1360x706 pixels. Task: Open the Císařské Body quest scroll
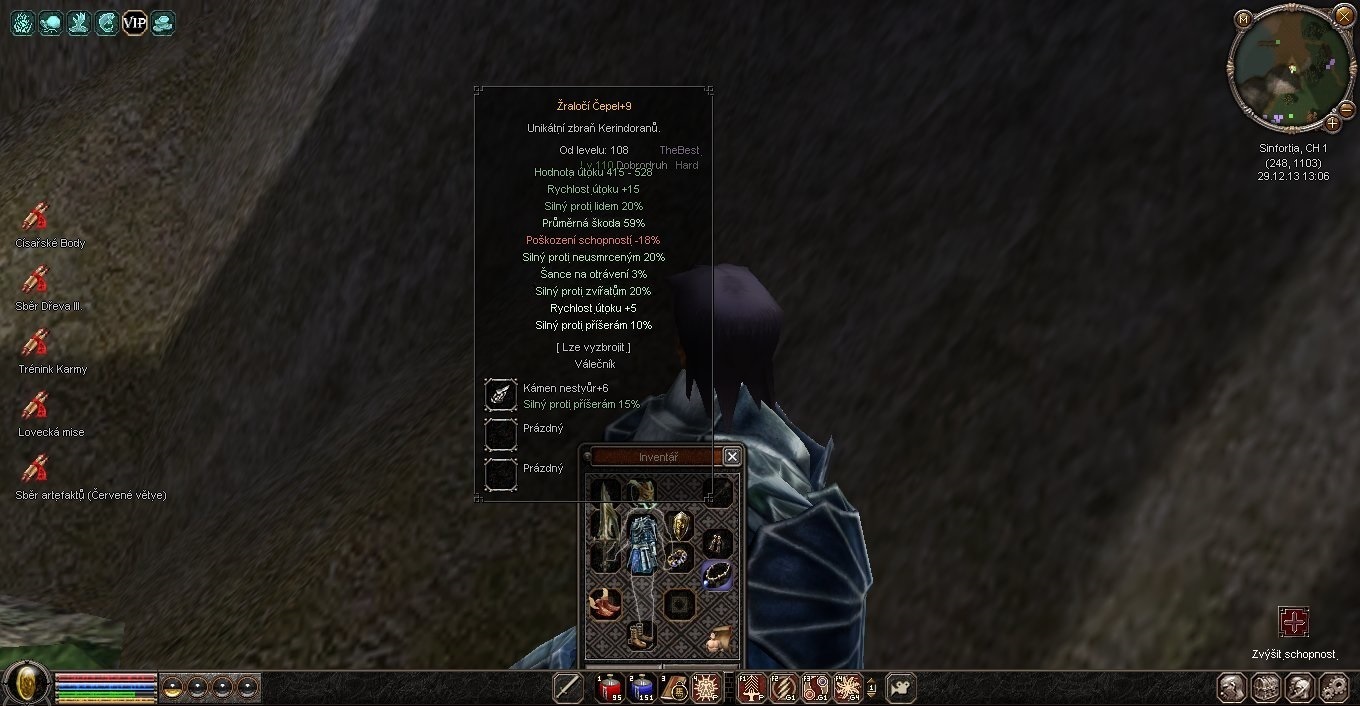coord(36,217)
